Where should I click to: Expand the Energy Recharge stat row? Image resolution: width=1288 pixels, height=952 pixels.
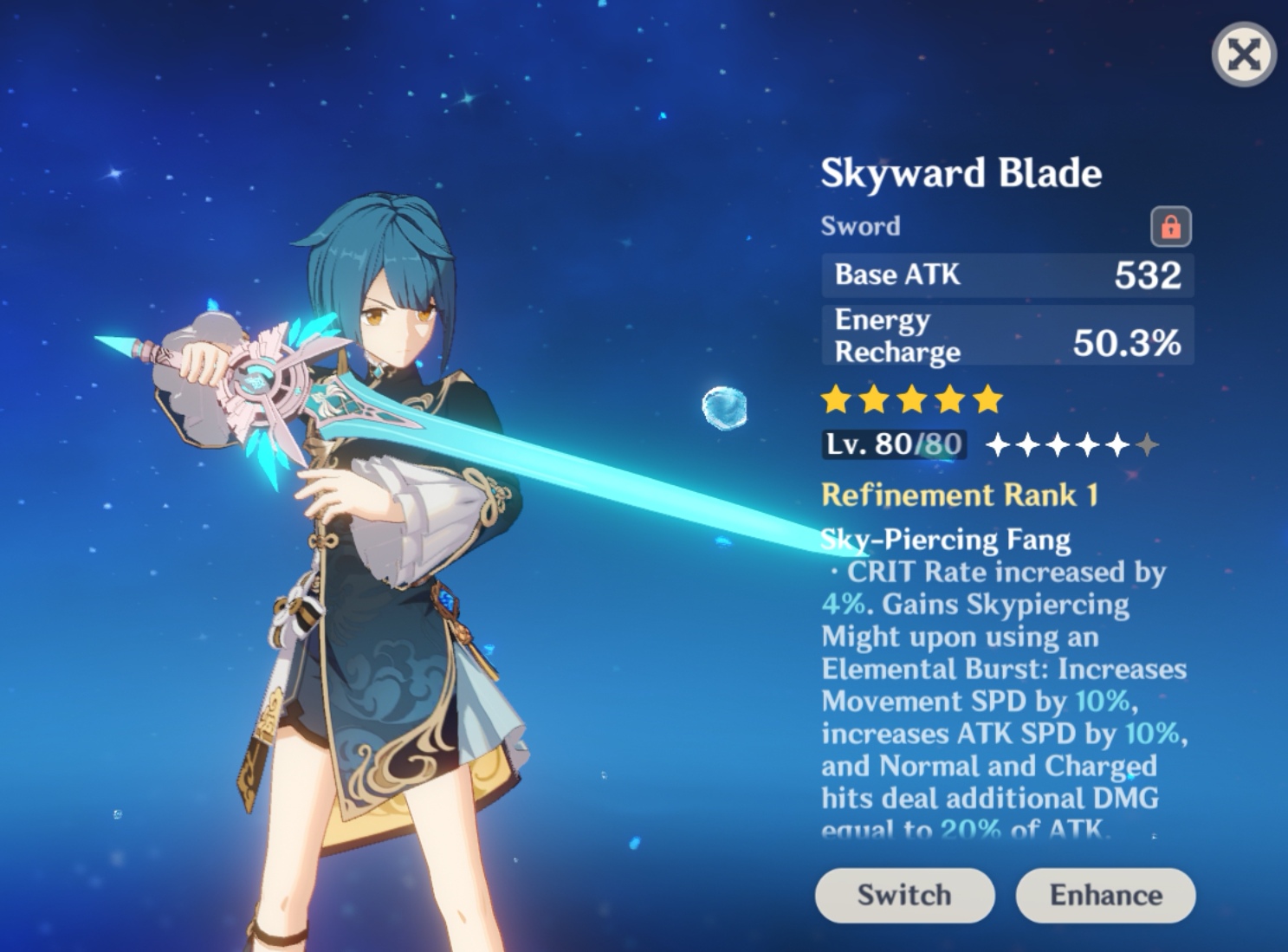[1007, 335]
